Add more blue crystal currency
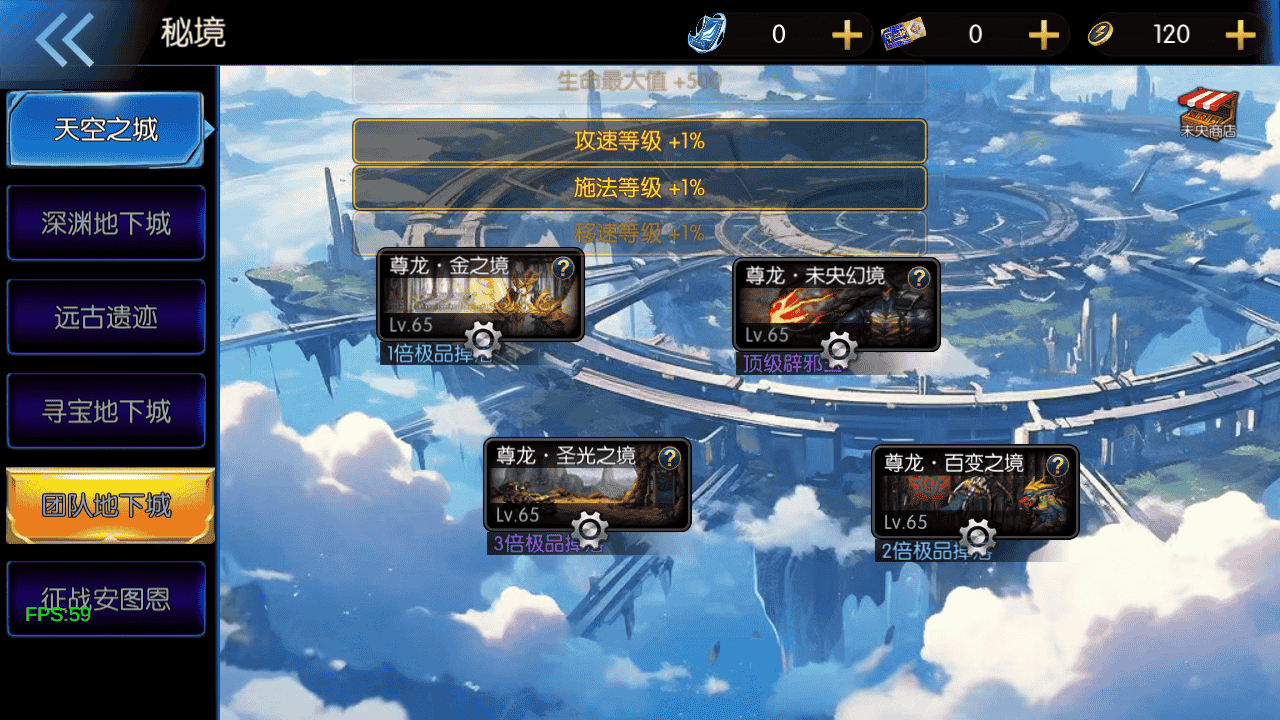Viewport: 1280px width, 720px height. click(x=846, y=35)
